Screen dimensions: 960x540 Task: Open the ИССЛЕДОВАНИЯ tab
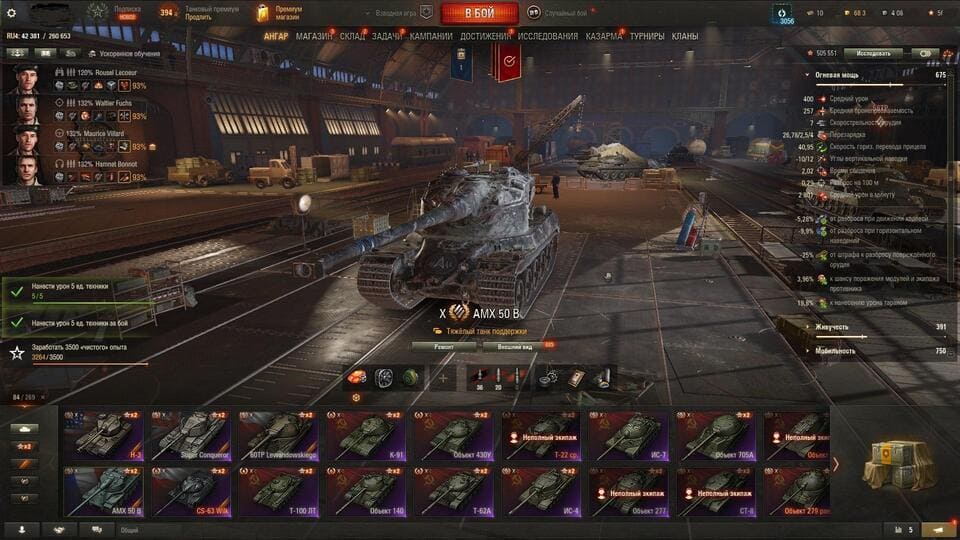[x=547, y=36]
